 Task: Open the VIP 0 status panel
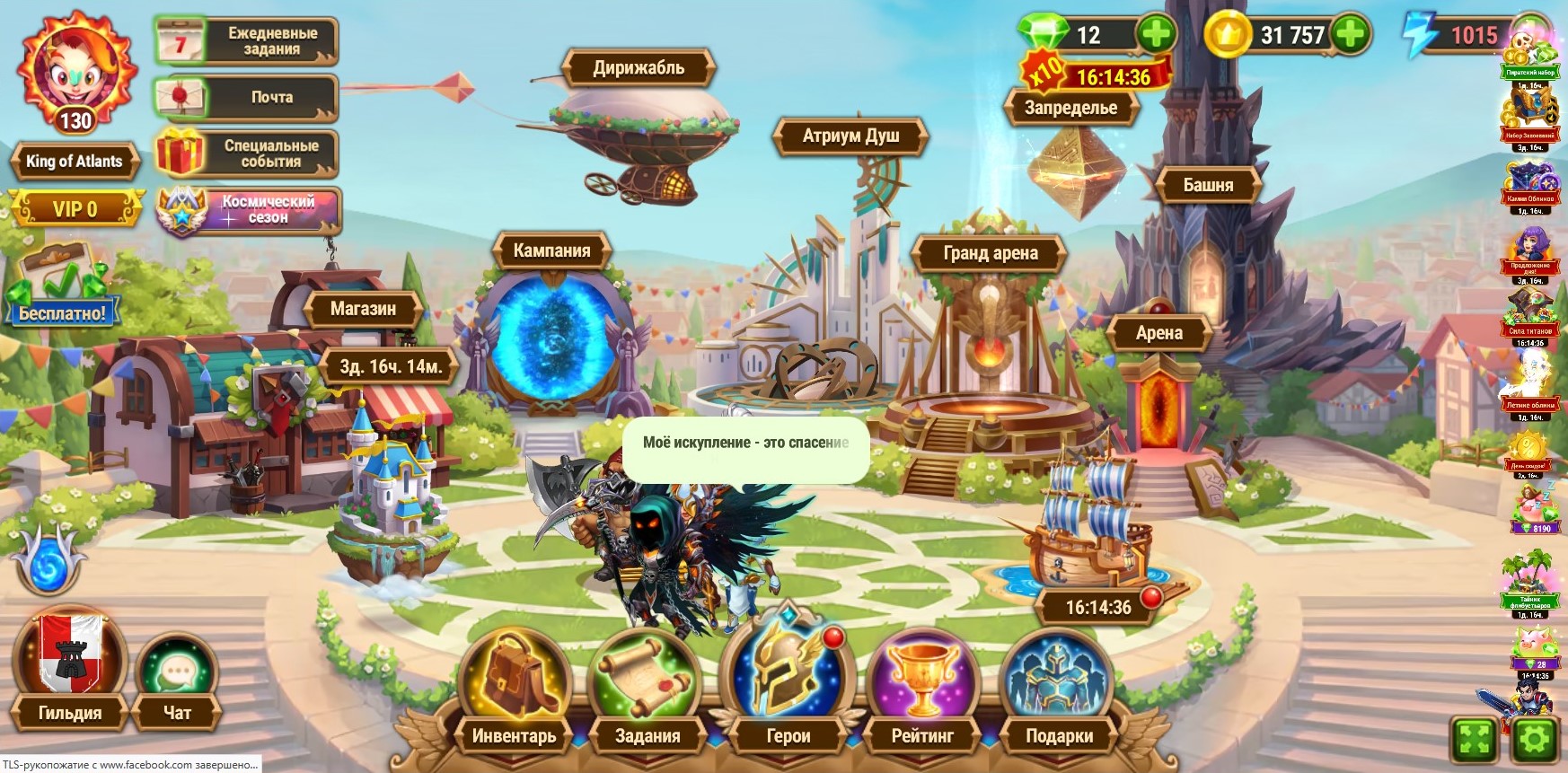click(x=75, y=209)
